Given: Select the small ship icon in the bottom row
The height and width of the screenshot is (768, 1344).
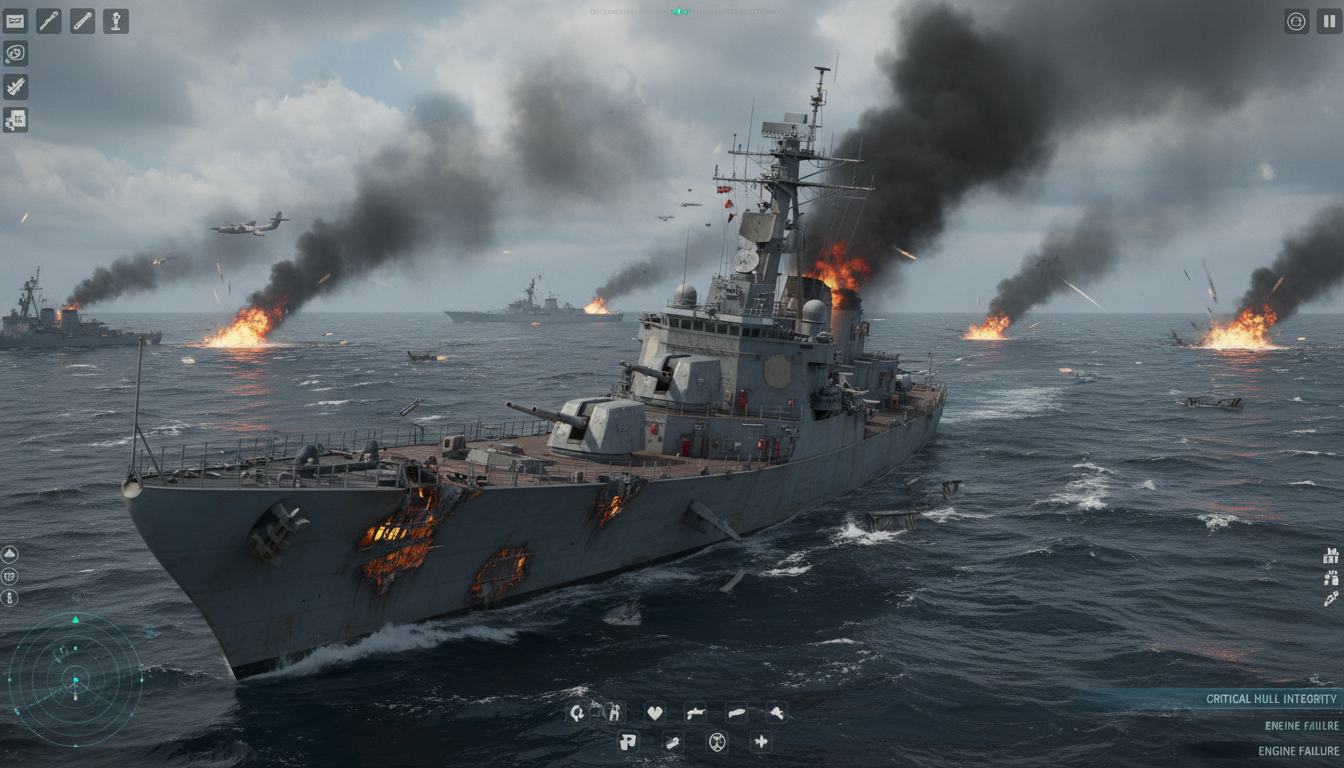Looking at the screenshot, I should [673, 742].
